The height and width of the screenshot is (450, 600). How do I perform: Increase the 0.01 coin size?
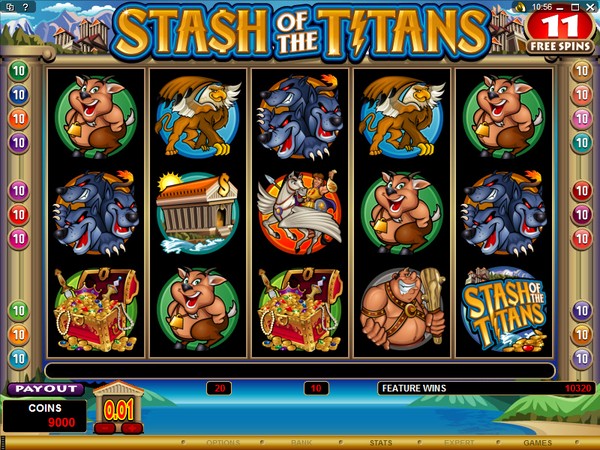pos(131,428)
